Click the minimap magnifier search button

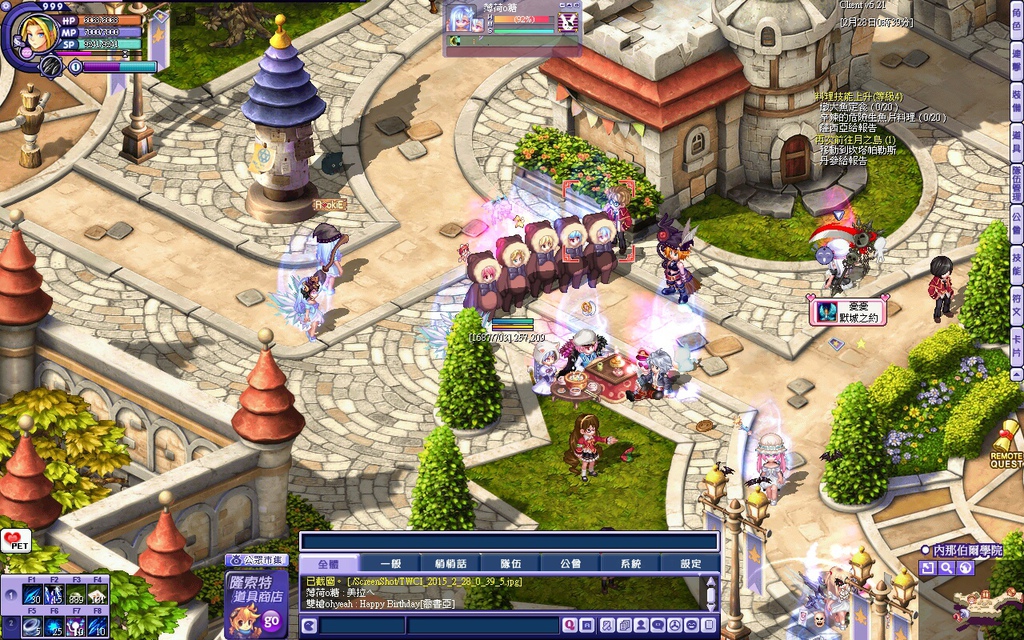[x=946, y=568]
